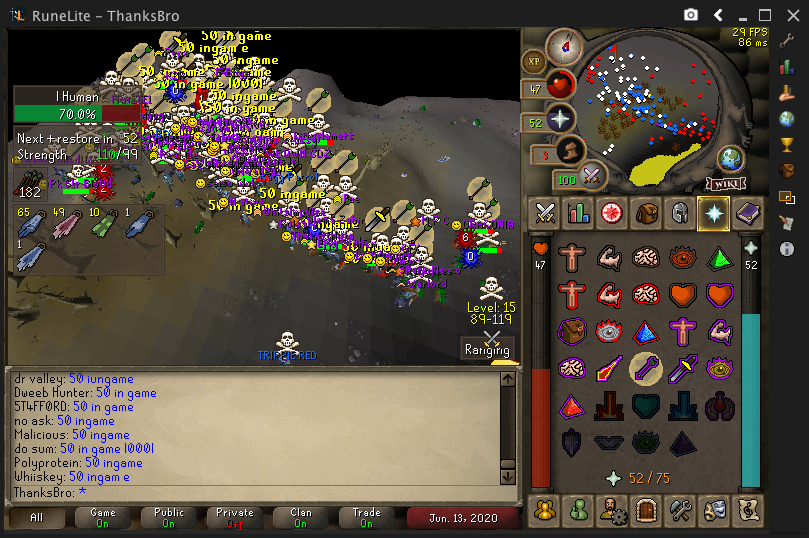
Task: Activate the Protect from Magic prayer
Action: [608, 368]
